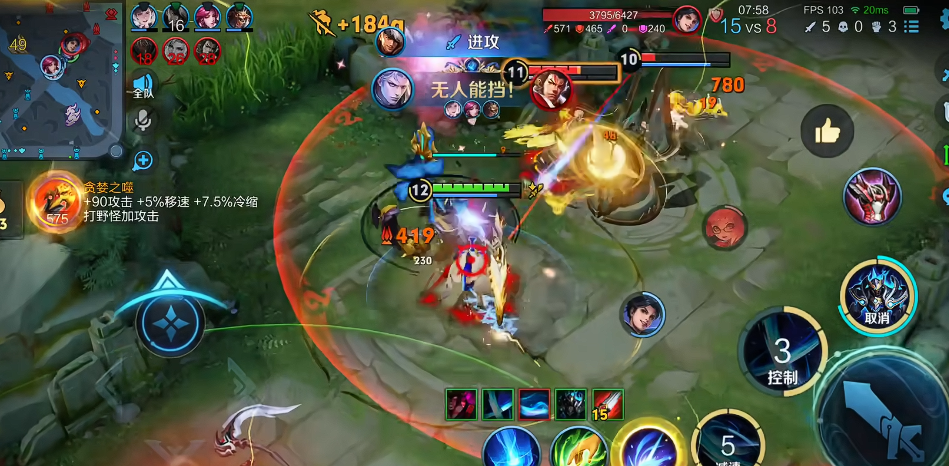Target the red masked enemy portrait
Viewport: 949px width, 466px height.
coord(724,227)
